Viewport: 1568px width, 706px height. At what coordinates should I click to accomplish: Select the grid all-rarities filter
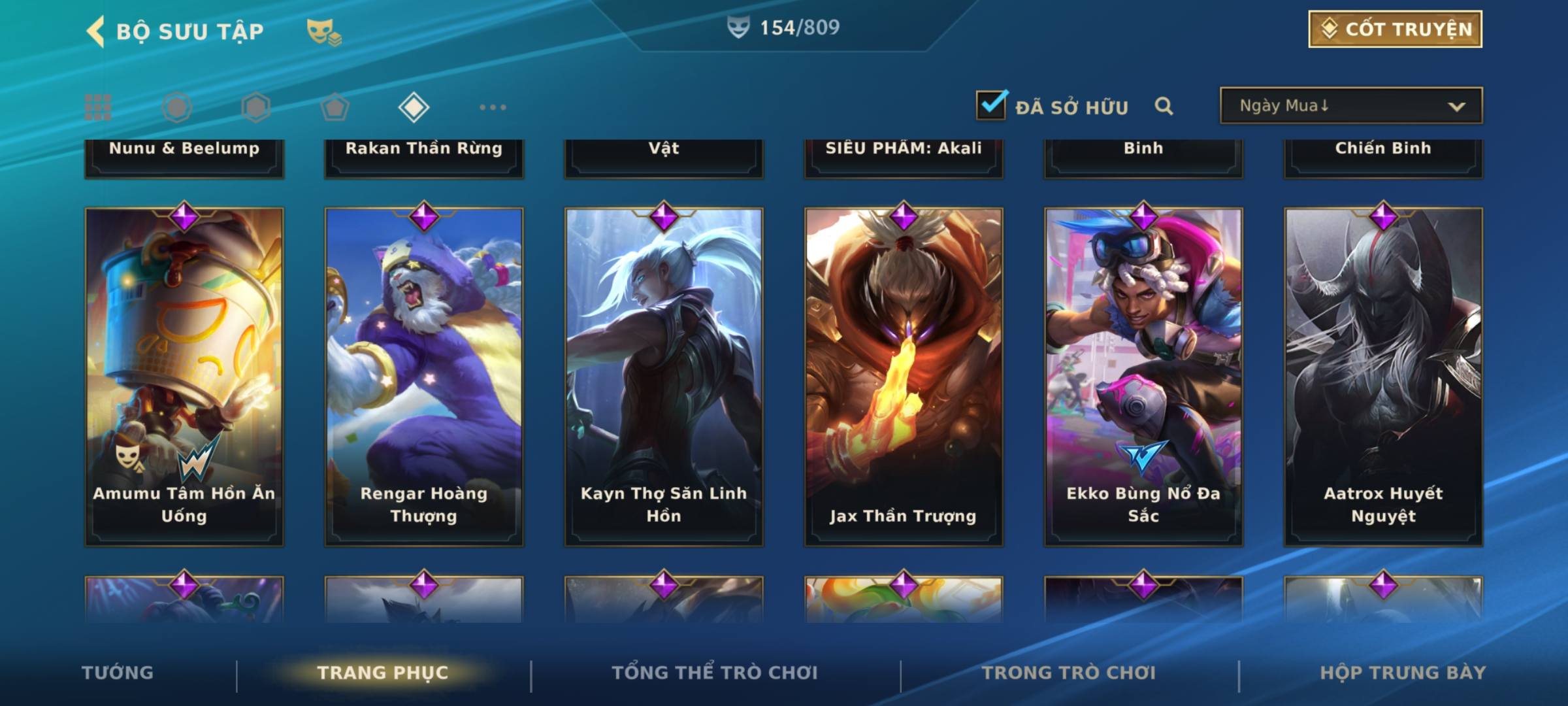[x=98, y=107]
